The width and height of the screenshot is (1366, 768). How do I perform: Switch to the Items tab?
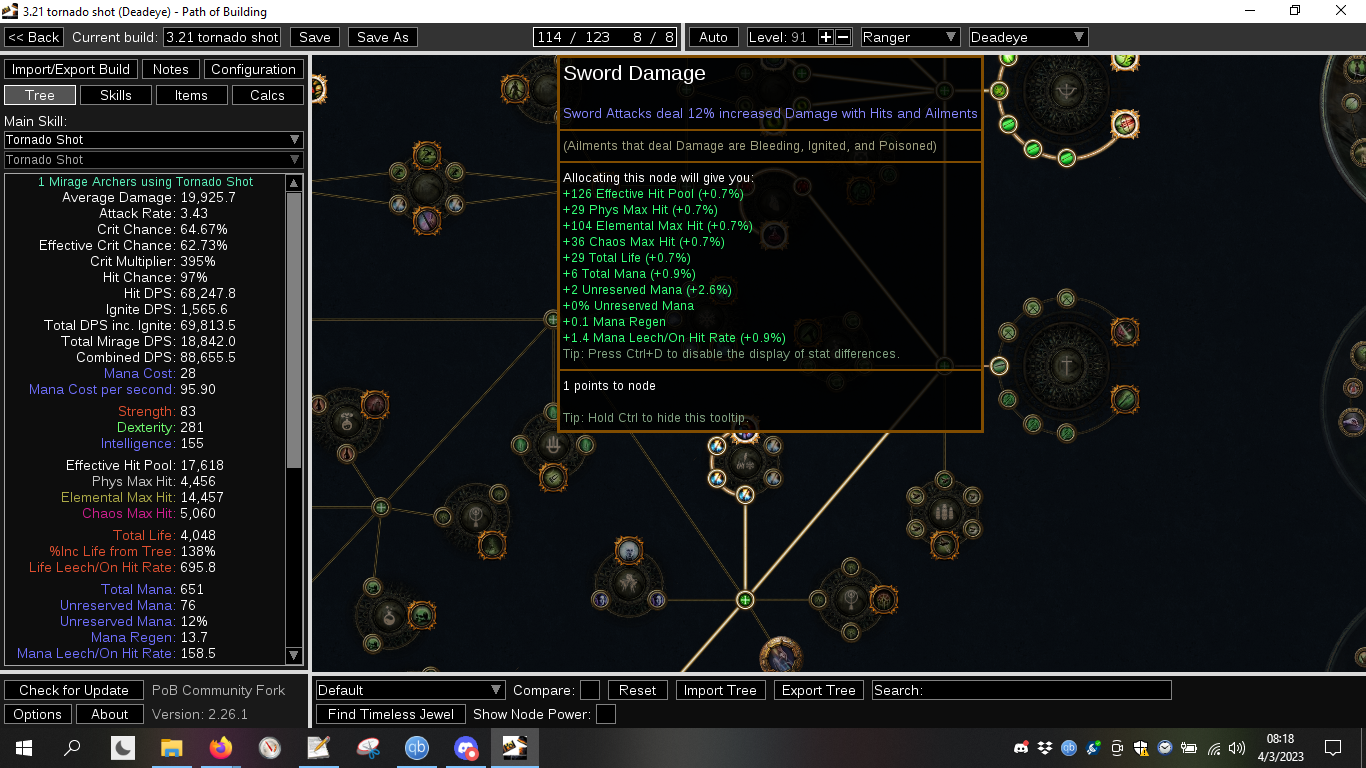[191, 95]
